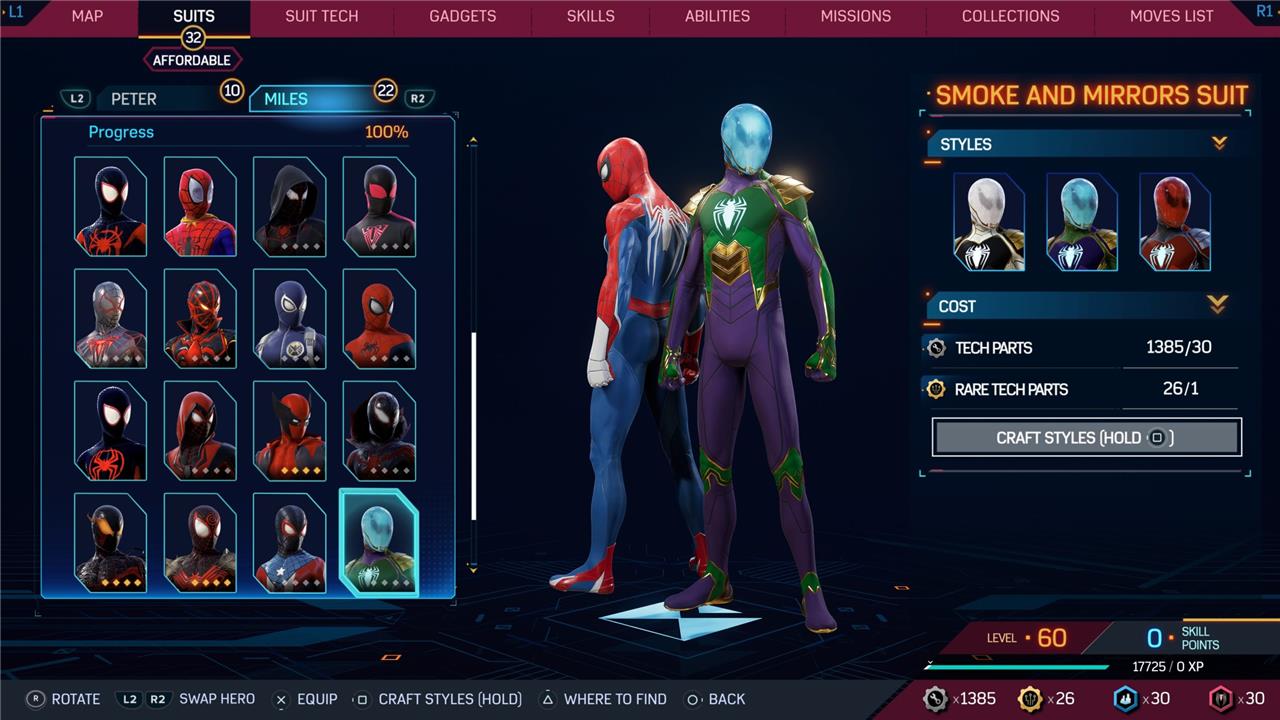Collapse the Styles section arrow
1280x720 pixels.
tap(1219, 144)
